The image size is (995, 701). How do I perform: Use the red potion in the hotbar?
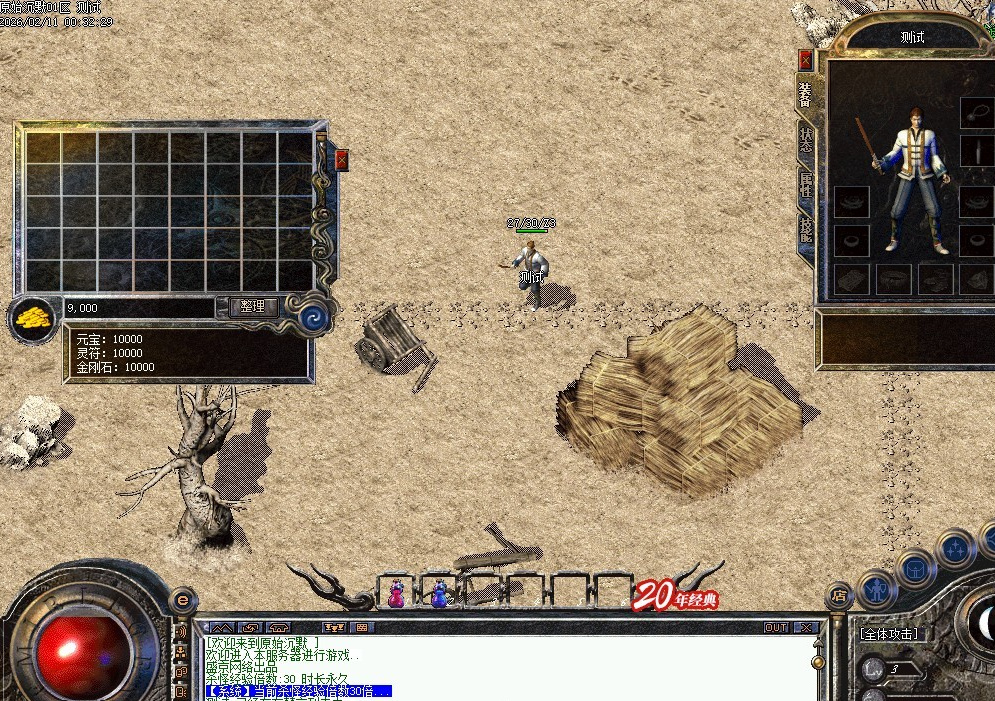click(396, 594)
